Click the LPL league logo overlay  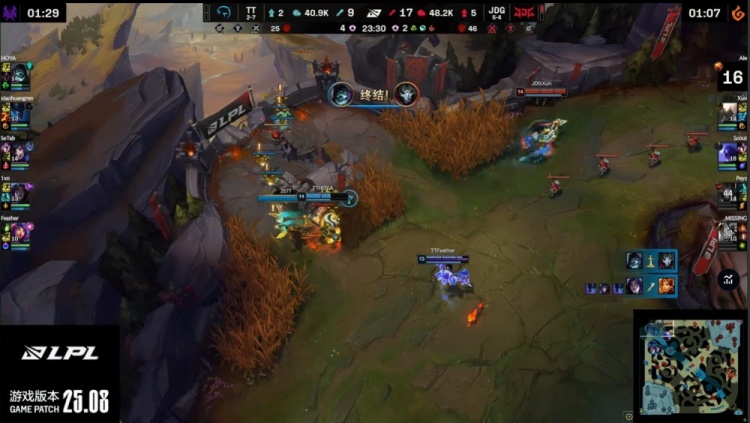(x=59, y=352)
